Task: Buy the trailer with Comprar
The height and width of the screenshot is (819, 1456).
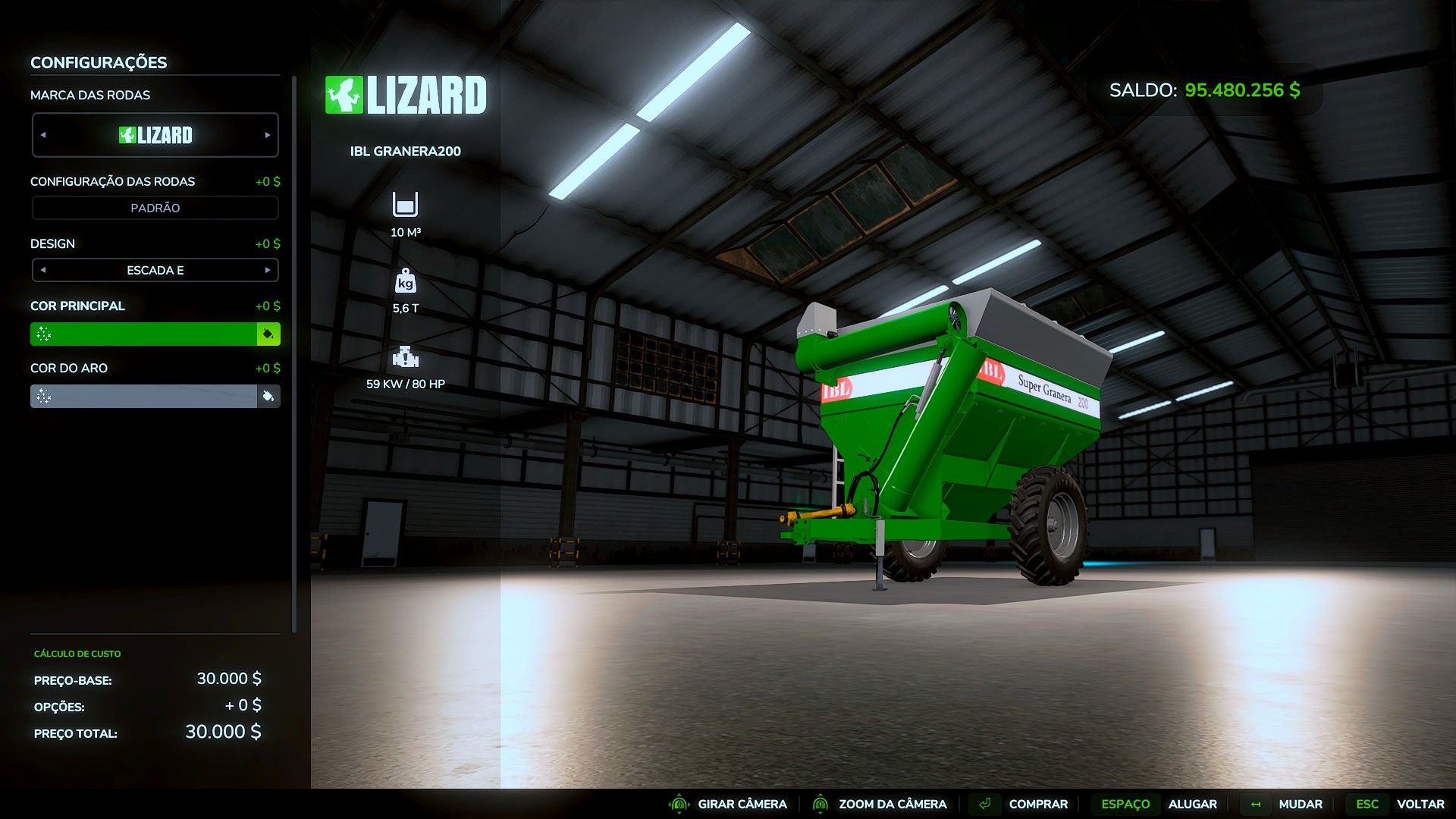Action: pyautogui.click(x=1037, y=804)
